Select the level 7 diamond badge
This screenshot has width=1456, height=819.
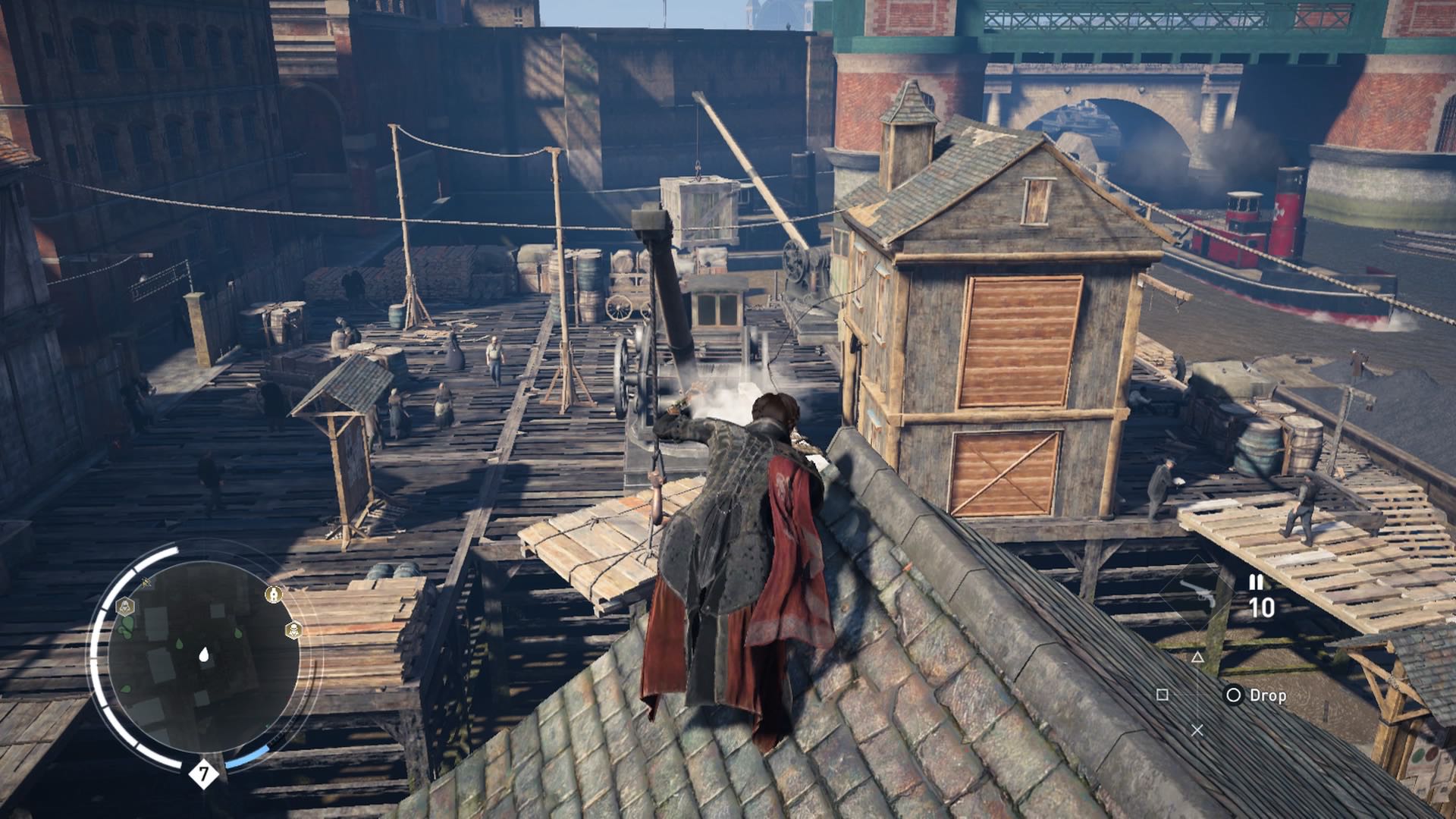205,773
